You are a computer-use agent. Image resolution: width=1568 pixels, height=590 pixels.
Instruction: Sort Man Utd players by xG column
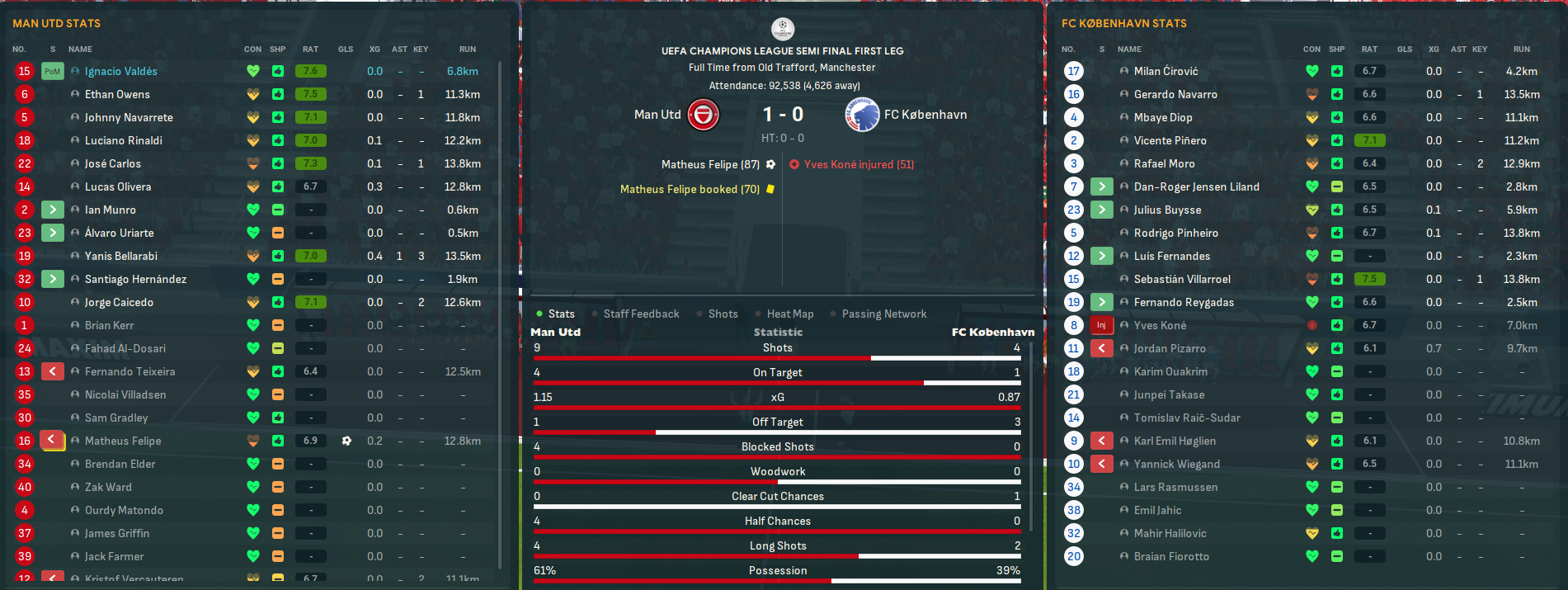(x=374, y=50)
